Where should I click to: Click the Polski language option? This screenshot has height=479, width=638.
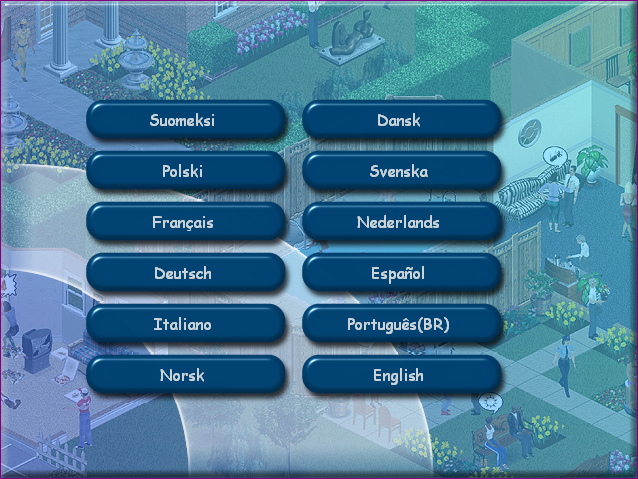(x=185, y=172)
